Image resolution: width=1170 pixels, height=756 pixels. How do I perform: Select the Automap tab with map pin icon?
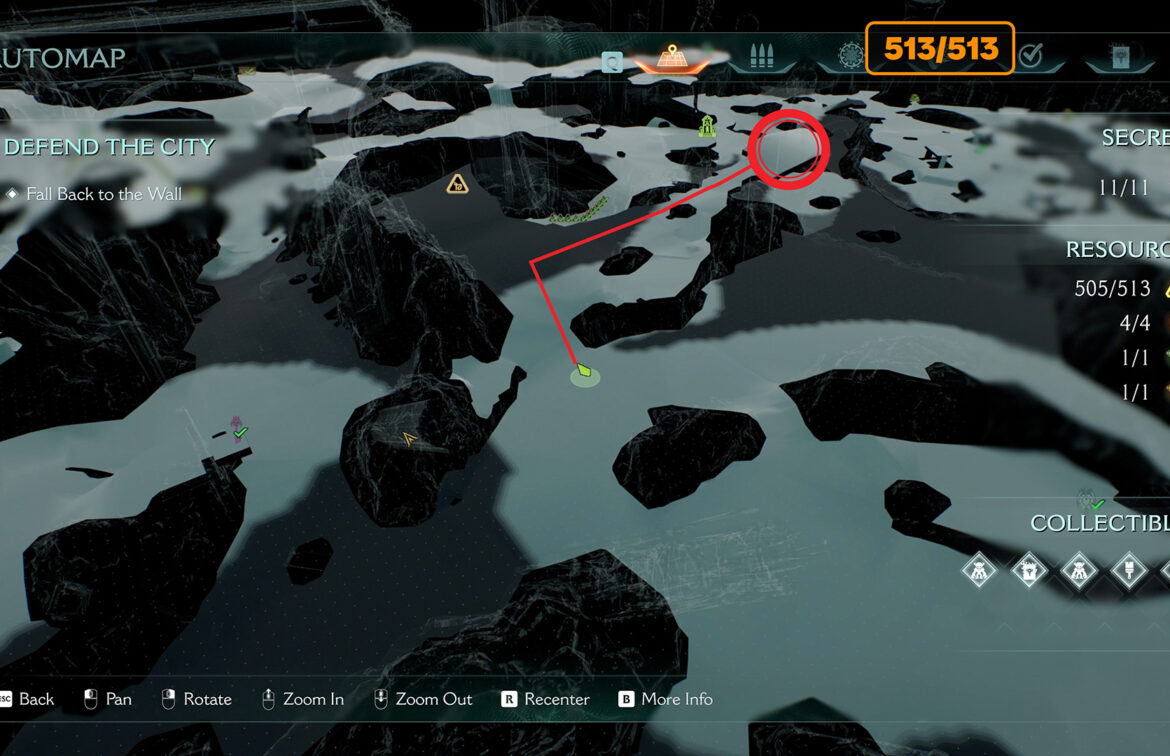point(670,58)
